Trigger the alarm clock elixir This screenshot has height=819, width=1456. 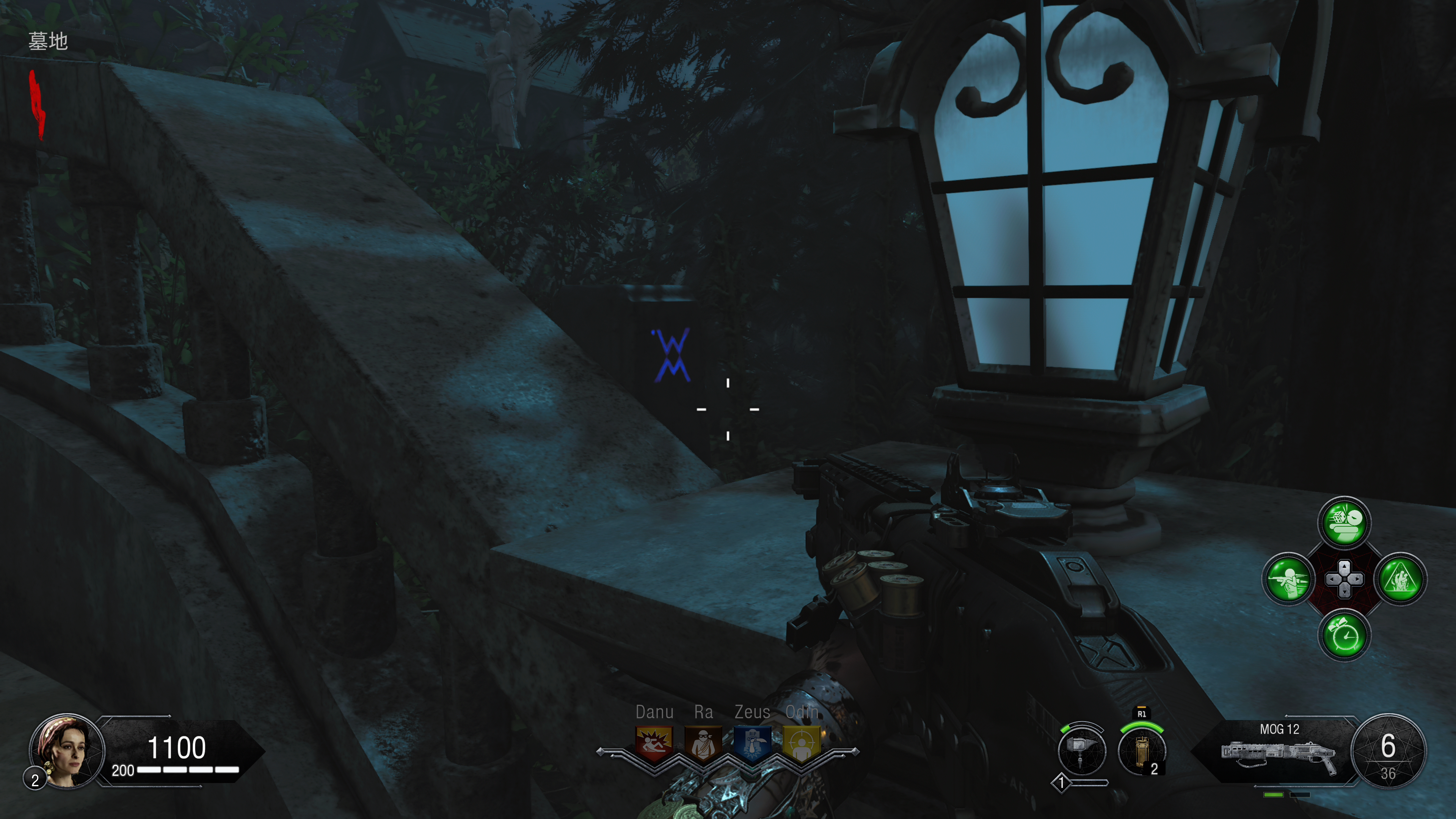[x=1344, y=635]
